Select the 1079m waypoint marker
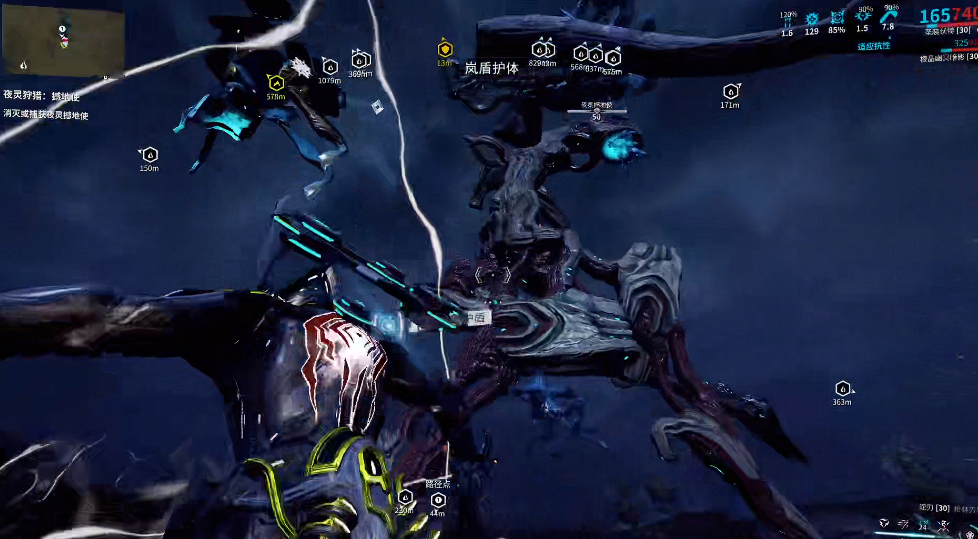Image resolution: width=978 pixels, height=539 pixels. point(330,68)
